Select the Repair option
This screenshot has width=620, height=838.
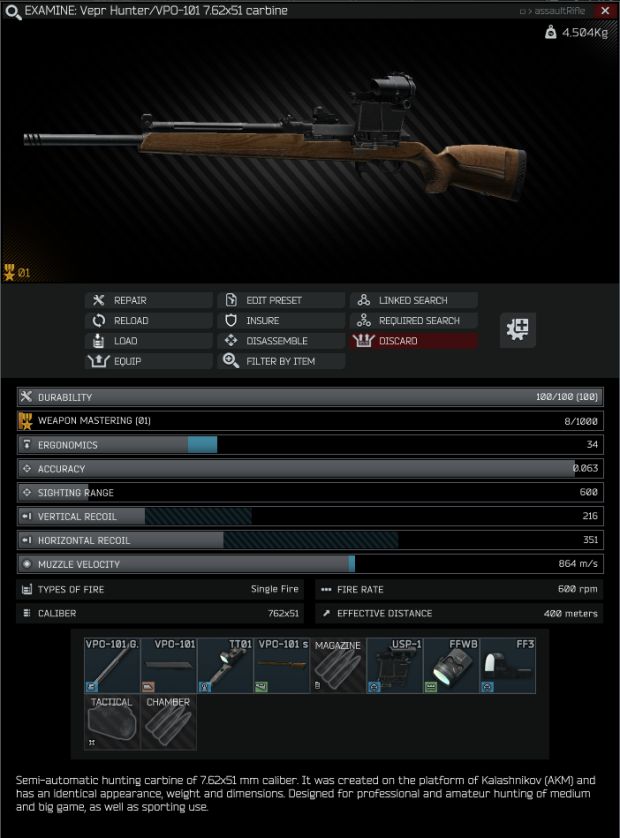[x=149, y=300]
